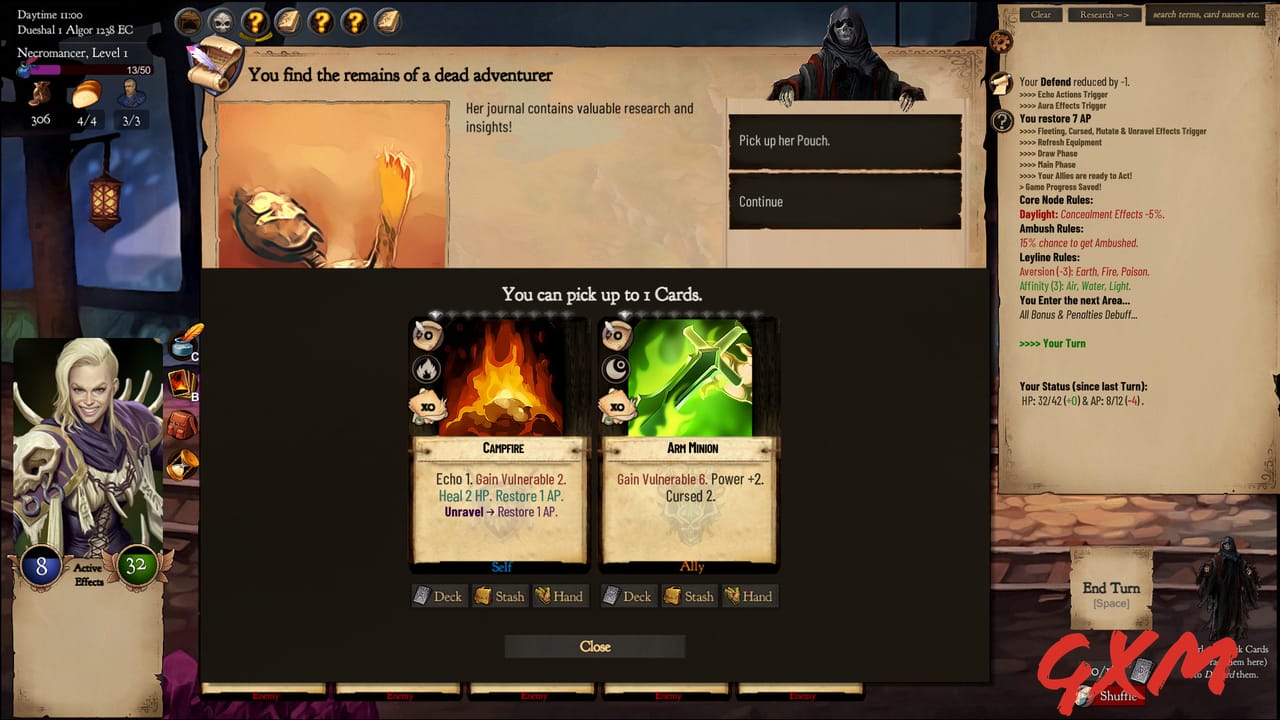Open the treasure chest icon in top toolbar
This screenshot has width=1280, height=720.
(x=188, y=21)
